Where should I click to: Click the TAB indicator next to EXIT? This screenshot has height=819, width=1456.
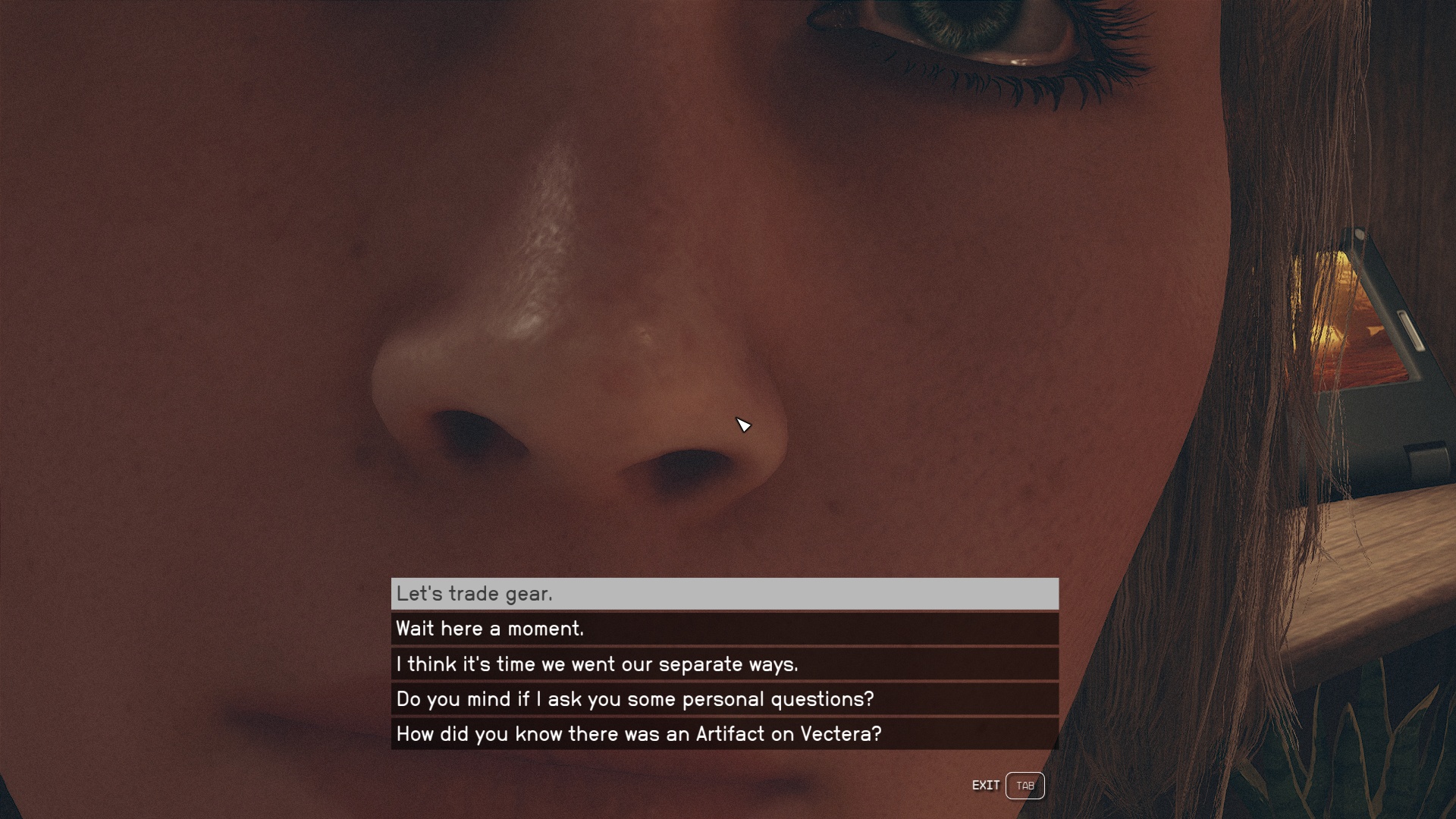[1025, 786]
